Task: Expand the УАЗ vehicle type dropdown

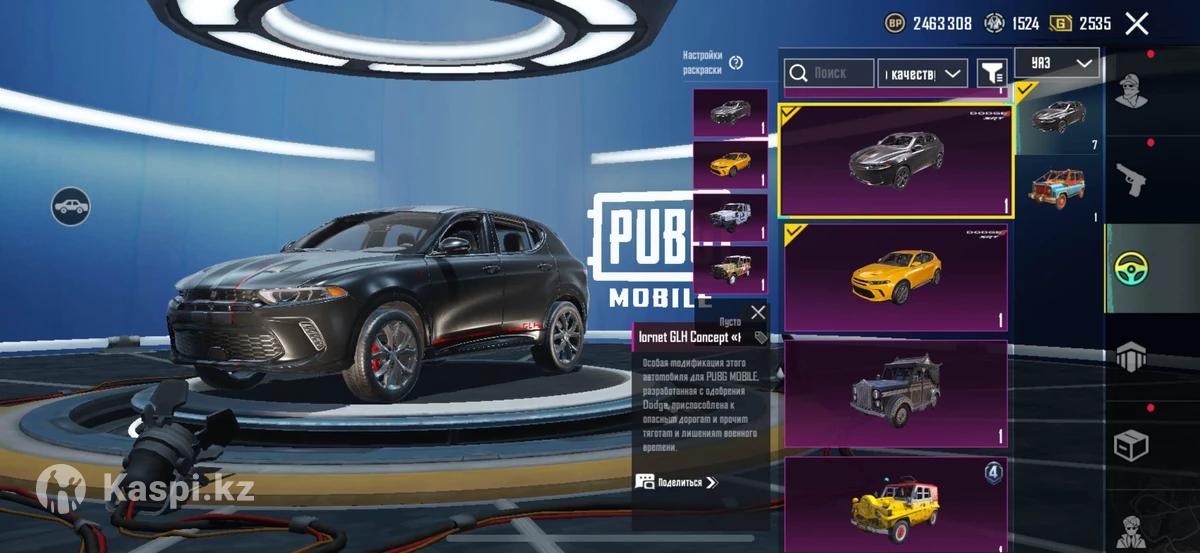Action: tap(1056, 63)
